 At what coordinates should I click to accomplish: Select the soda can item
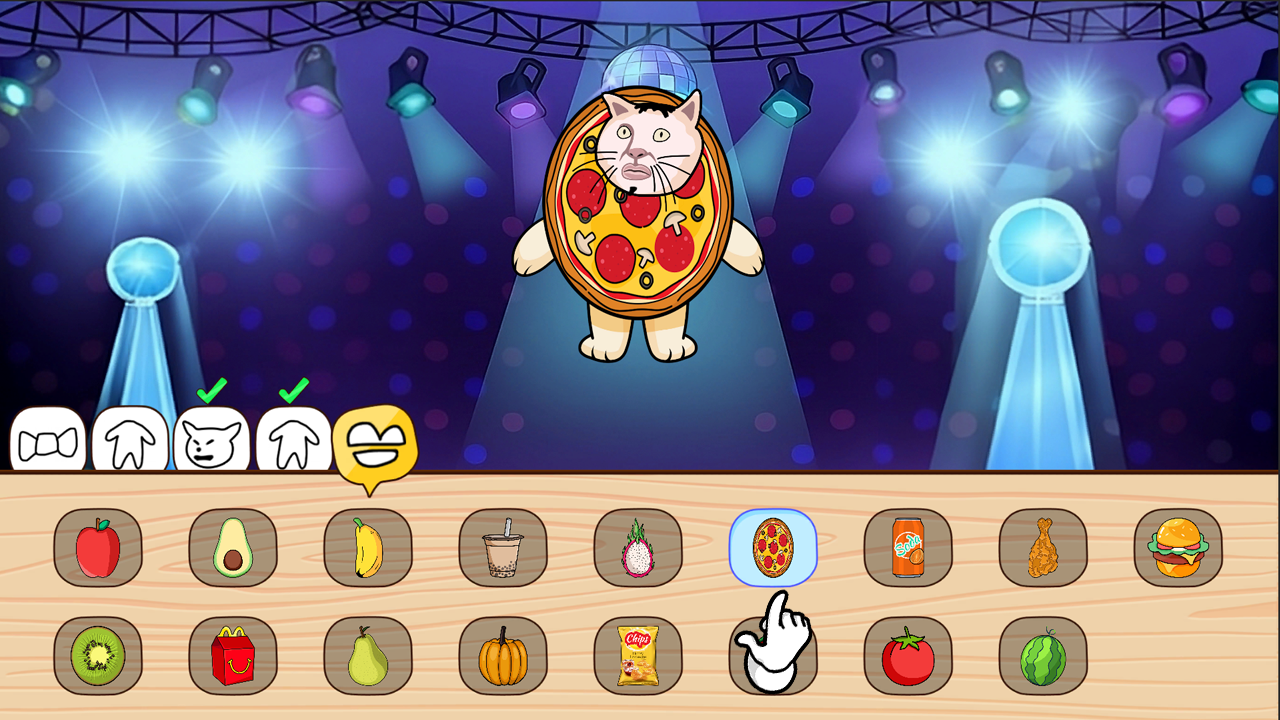click(910, 546)
